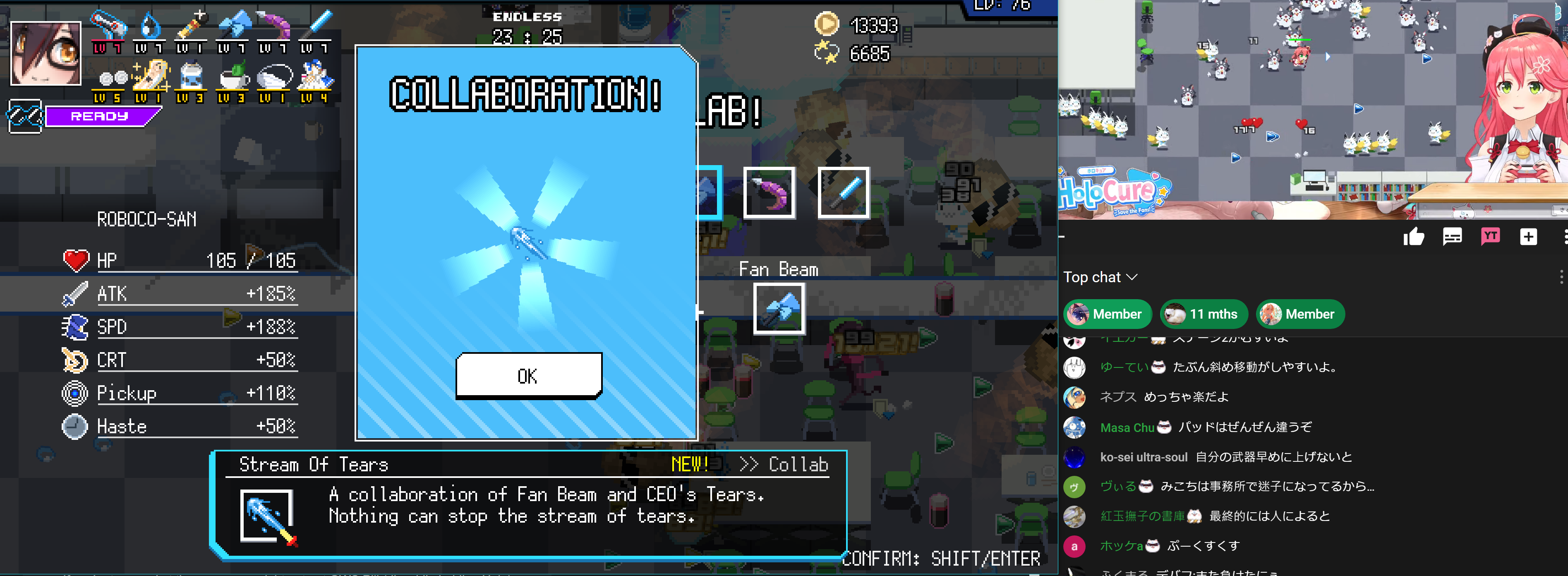Select the purple shrimp weapon slot

click(770, 192)
